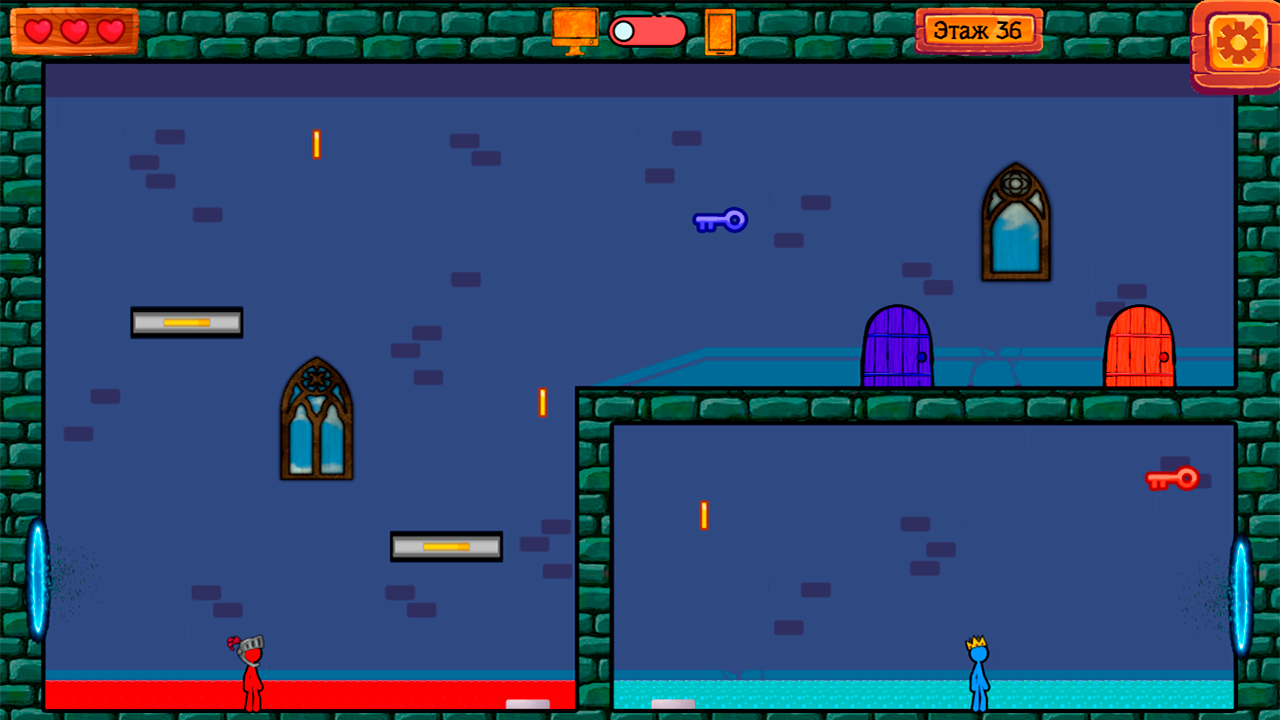Viewport: 1280px width, 720px height.
Task: Click the lower gray platform with yellow stripe
Action: pos(446,547)
